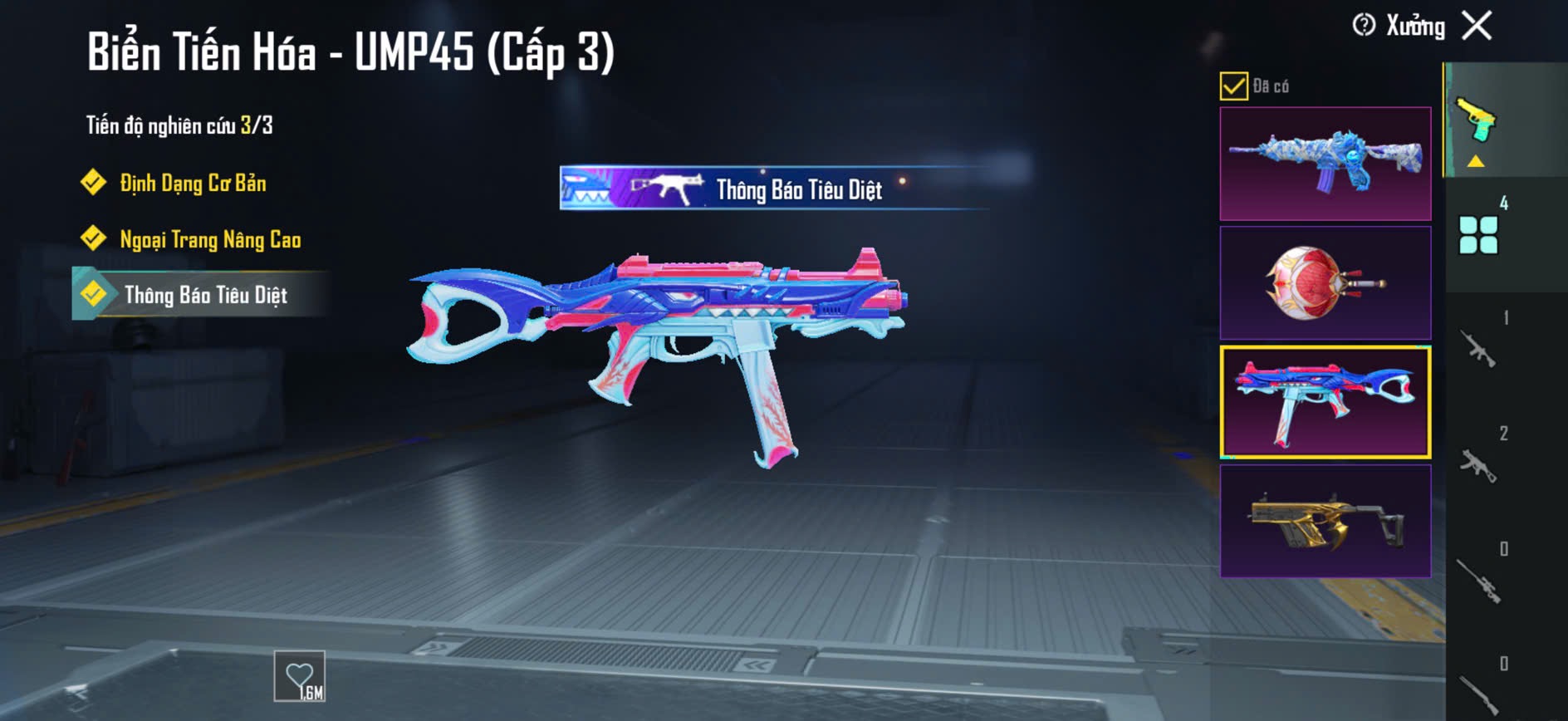Select the Ngoại Trang Nâng Cao stage
The width and height of the screenshot is (1568, 721).
point(209,240)
